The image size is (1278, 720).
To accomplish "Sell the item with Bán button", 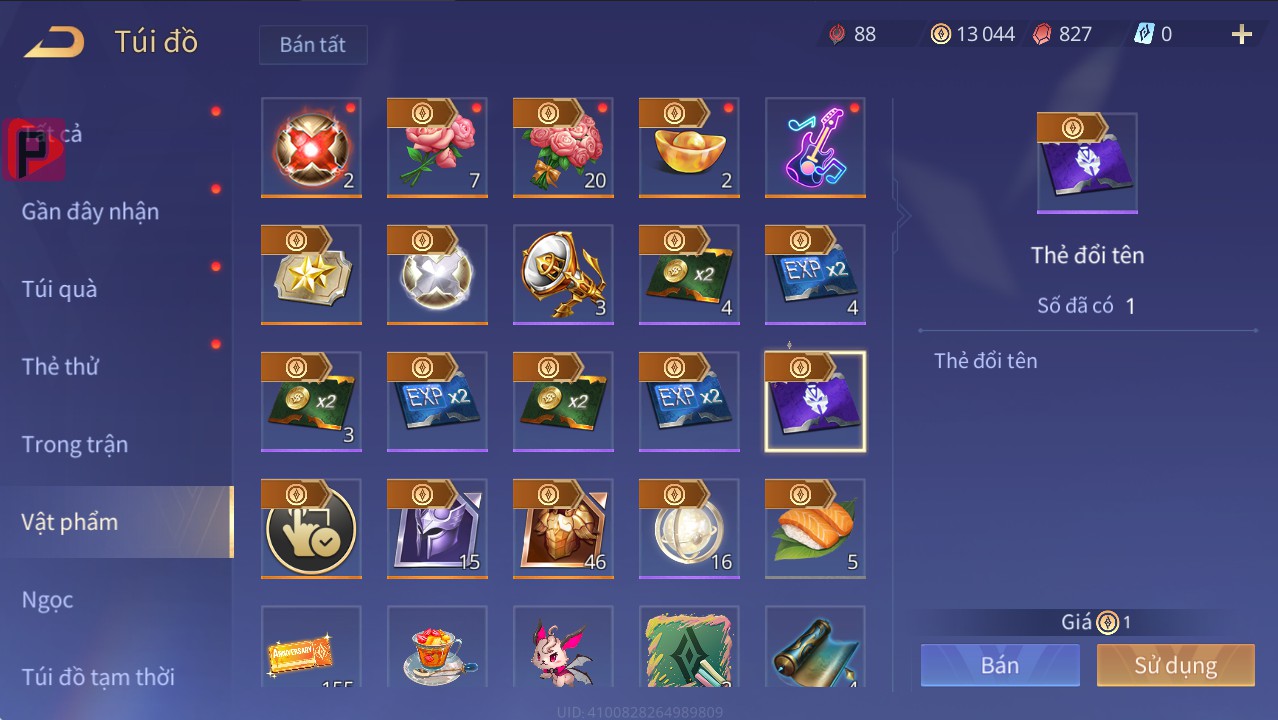I will [1000, 665].
